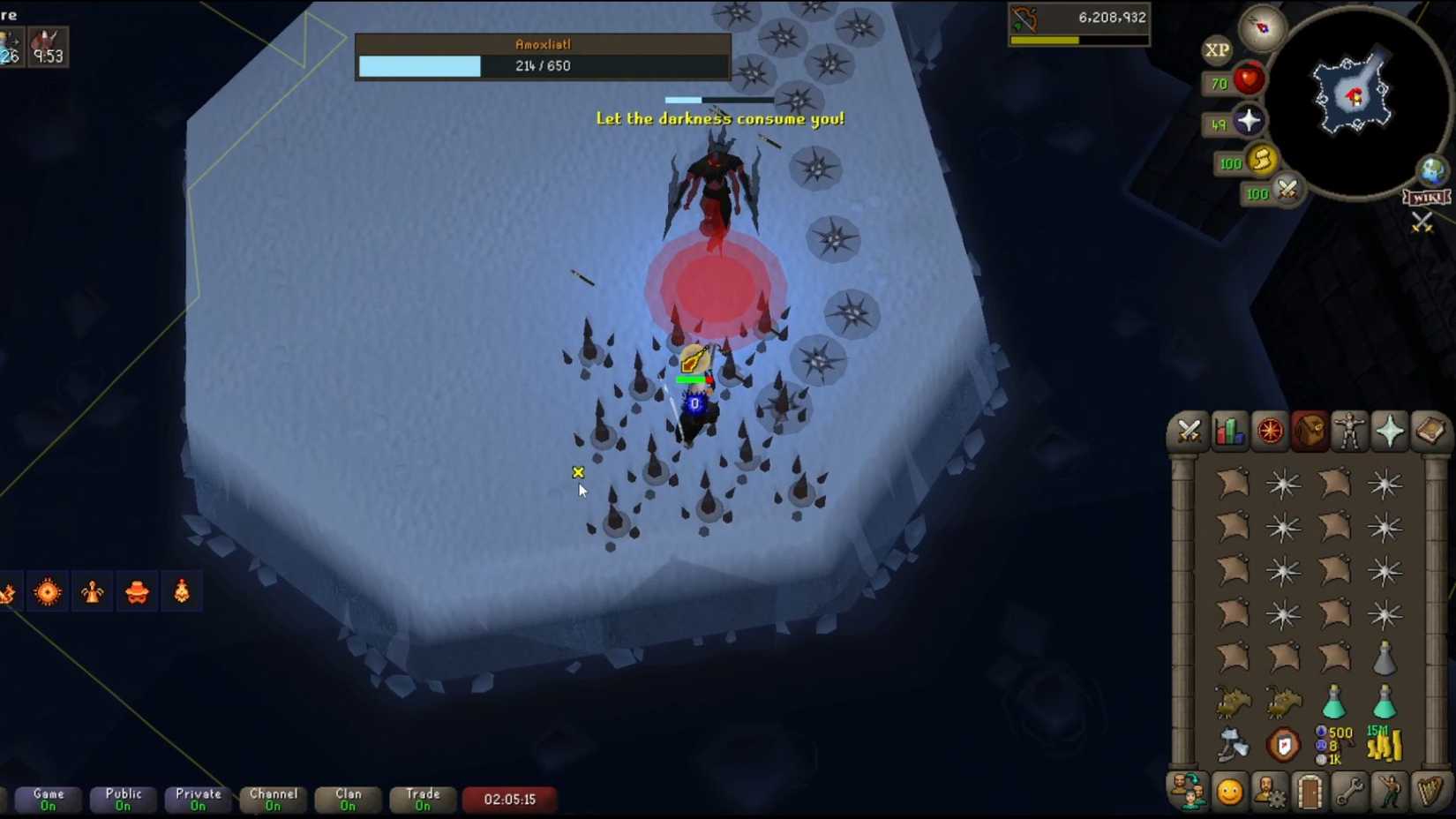Viewport: 1456px width, 819px height.
Task: Toggle Clan chat off
Action: (x=347, y=800)
